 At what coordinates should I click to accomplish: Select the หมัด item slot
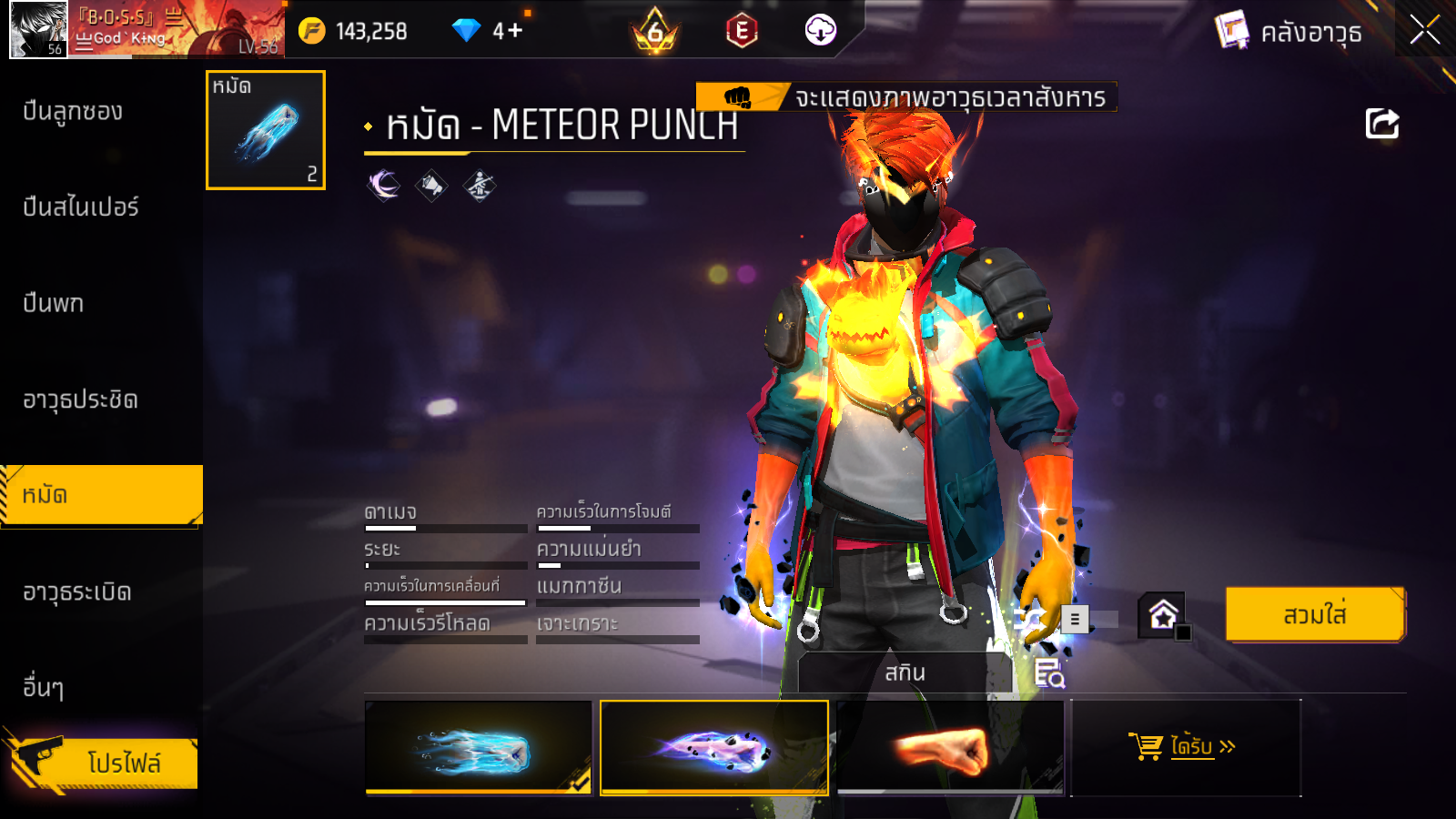click(266, 130)
